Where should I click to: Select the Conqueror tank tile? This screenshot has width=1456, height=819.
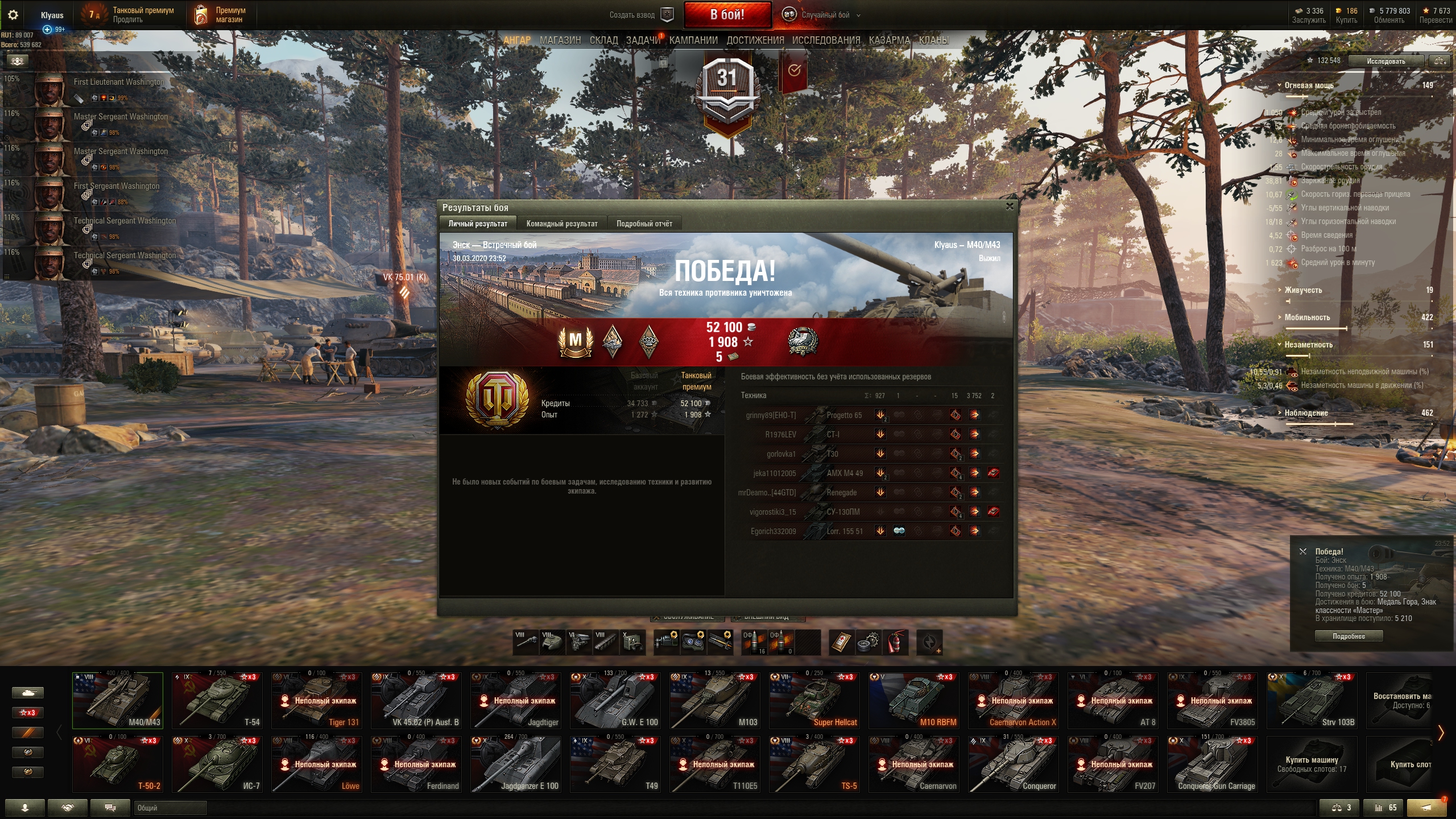click(1014, 764)
